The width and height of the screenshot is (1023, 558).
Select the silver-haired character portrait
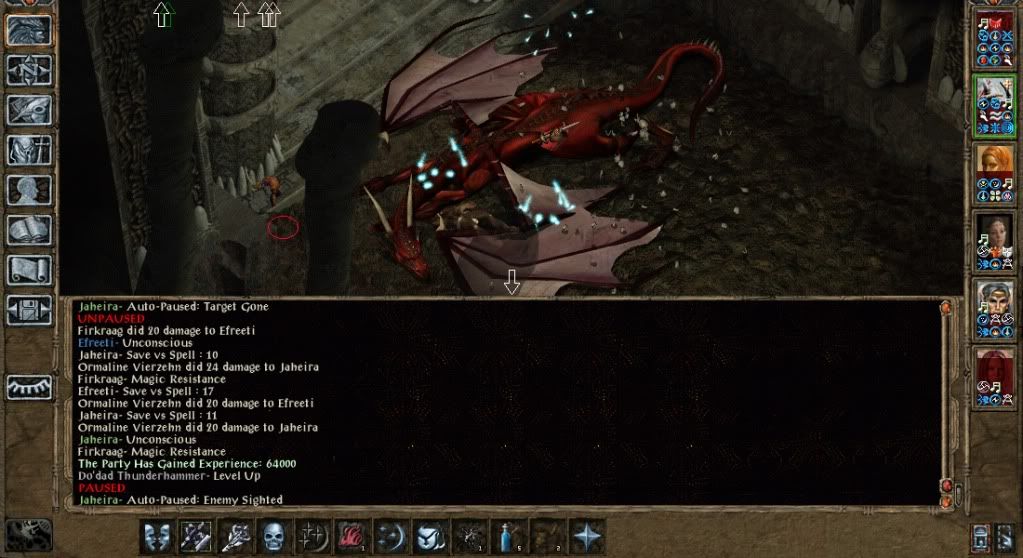point(995,308)
